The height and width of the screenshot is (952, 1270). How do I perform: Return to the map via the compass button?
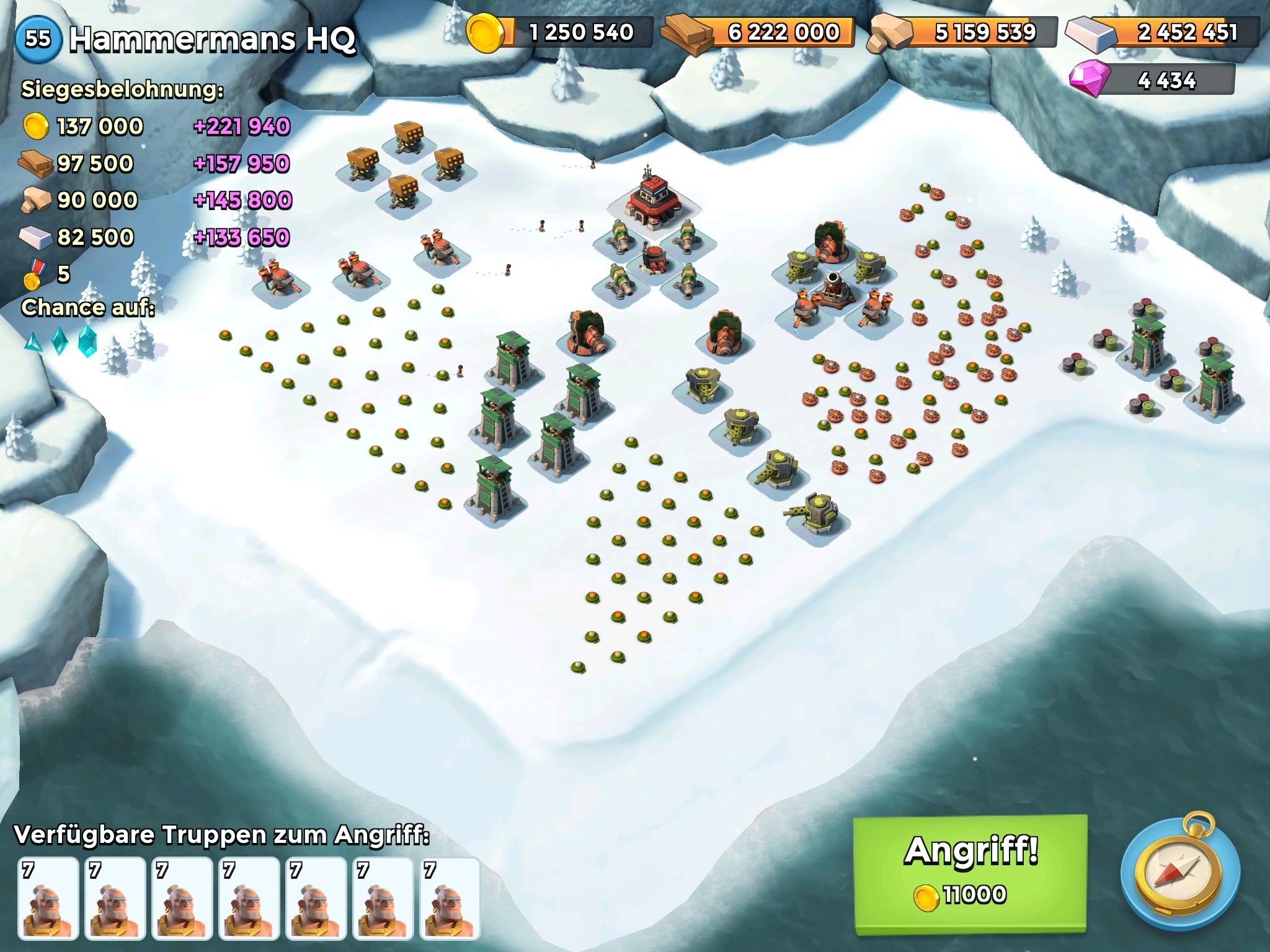[x=1180, y=873]
